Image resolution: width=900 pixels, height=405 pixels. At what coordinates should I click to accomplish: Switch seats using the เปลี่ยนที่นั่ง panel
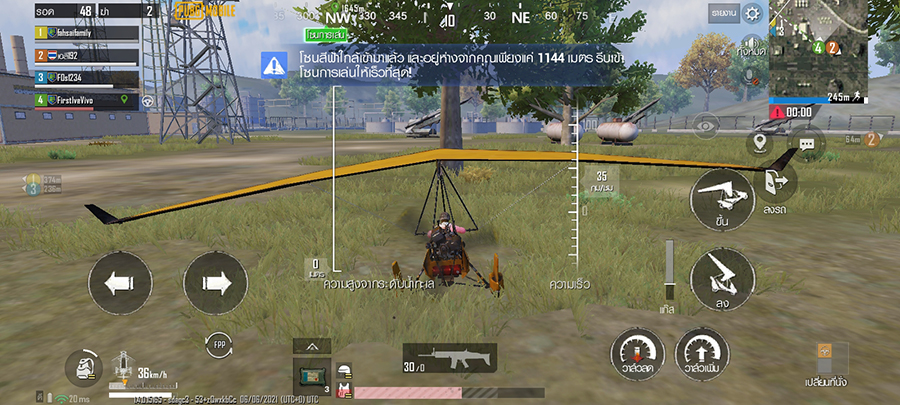click(x=826, y=364)
